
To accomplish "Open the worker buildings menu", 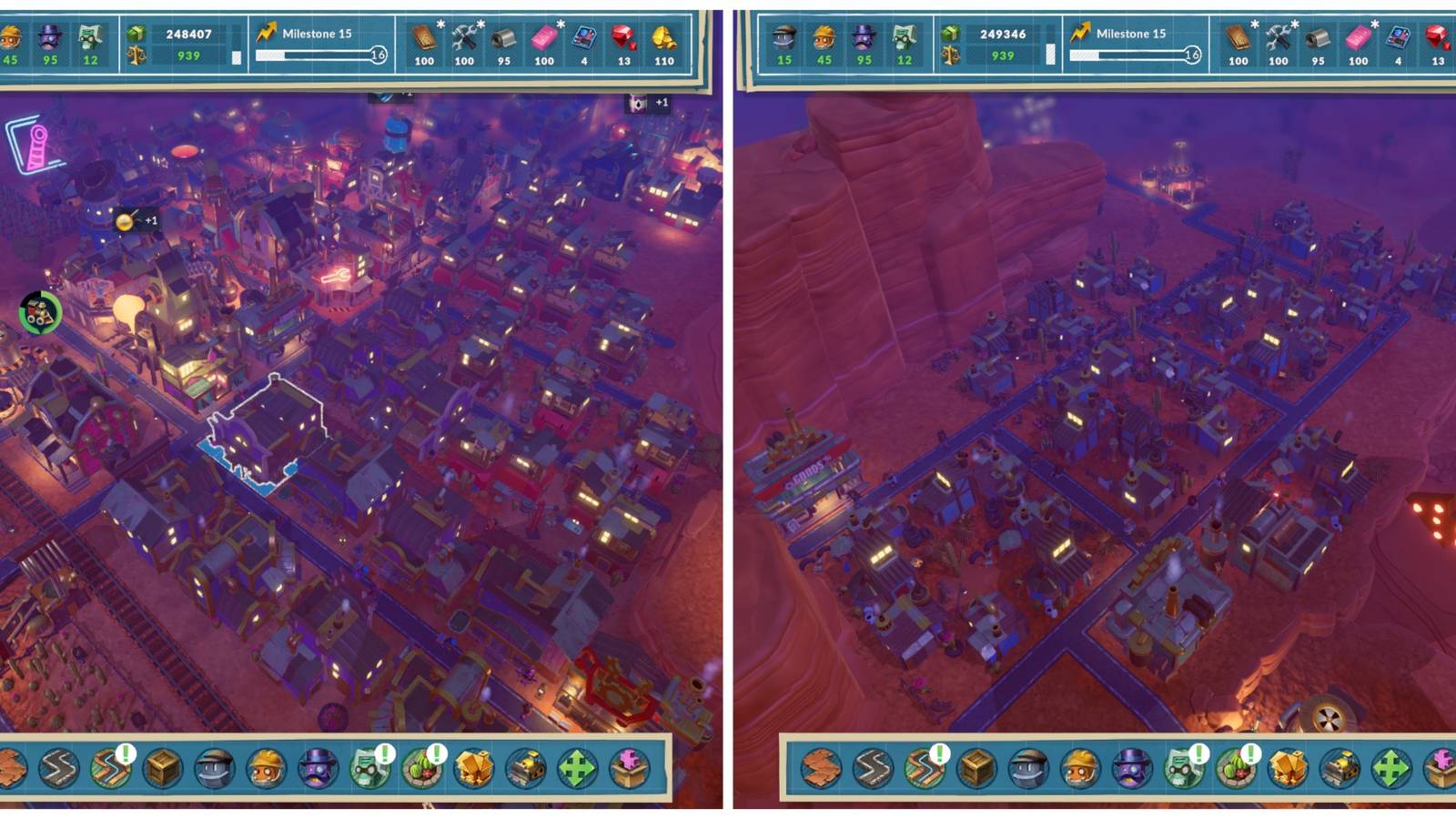I will [x=216, y=769].
